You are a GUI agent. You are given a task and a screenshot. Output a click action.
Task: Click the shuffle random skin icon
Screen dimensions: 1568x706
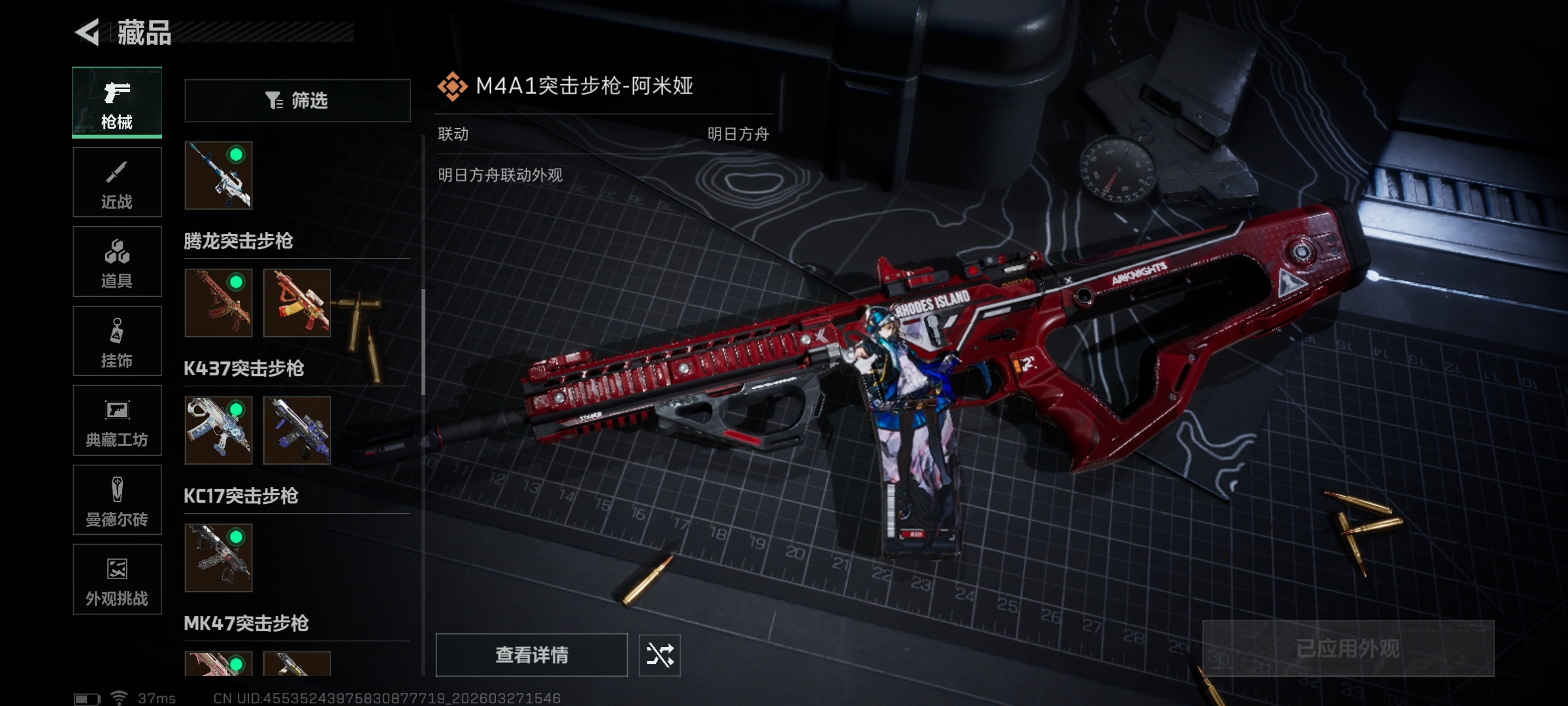click(x=659, y=655)
